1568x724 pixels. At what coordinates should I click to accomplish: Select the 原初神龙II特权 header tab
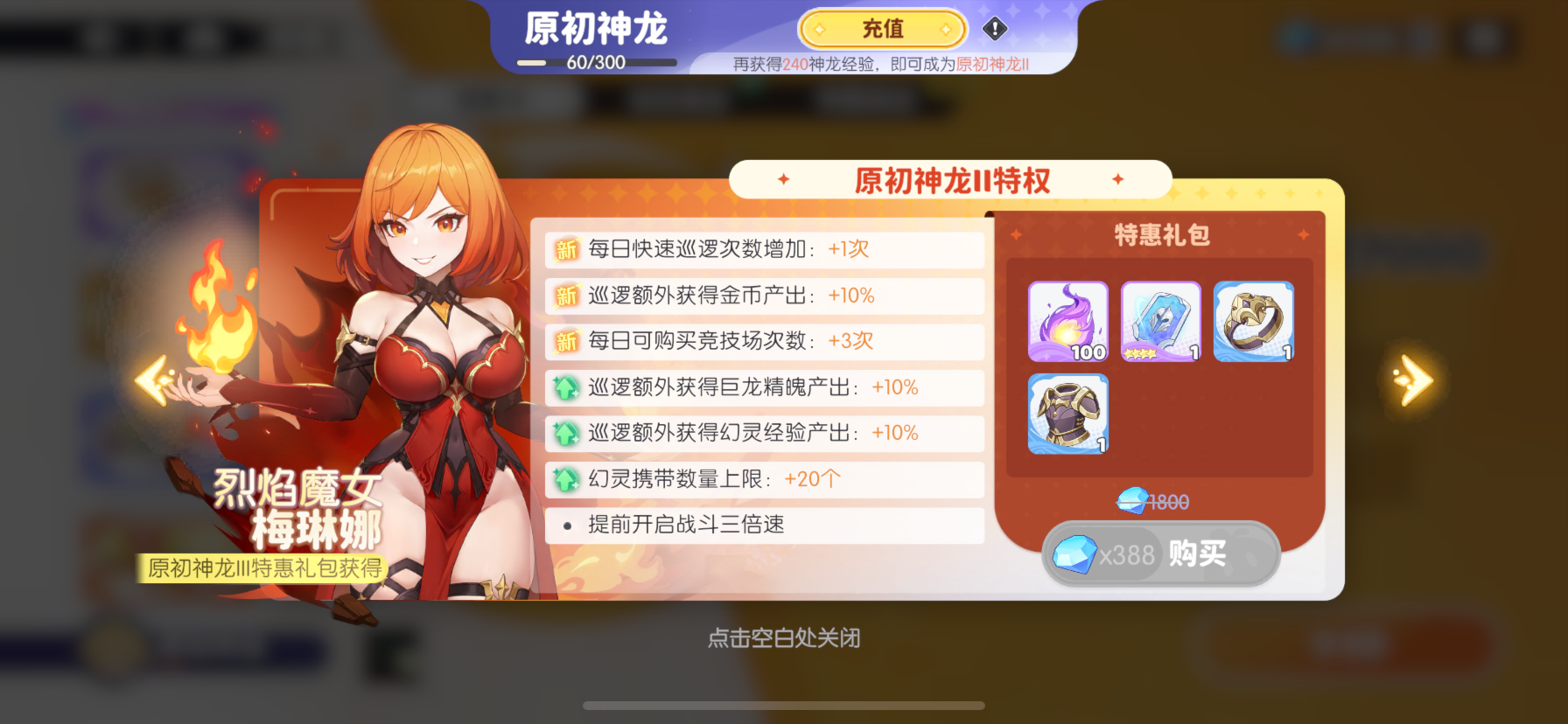click(x=950, y=179)
